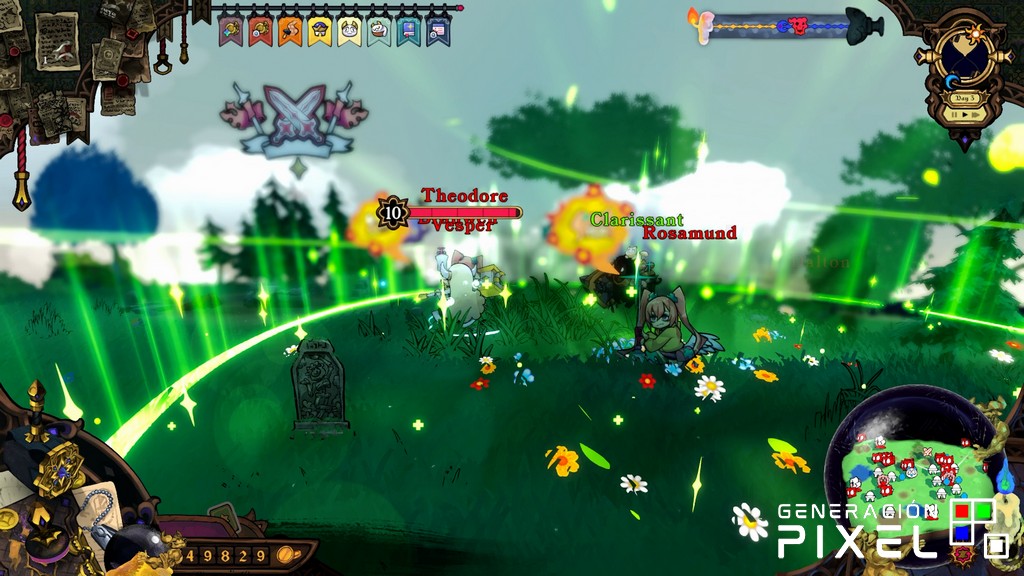This screenshot has height=576, width=1024.
Task: Choose the orange flexing arm banner
Action: click(x=290, y=31)
